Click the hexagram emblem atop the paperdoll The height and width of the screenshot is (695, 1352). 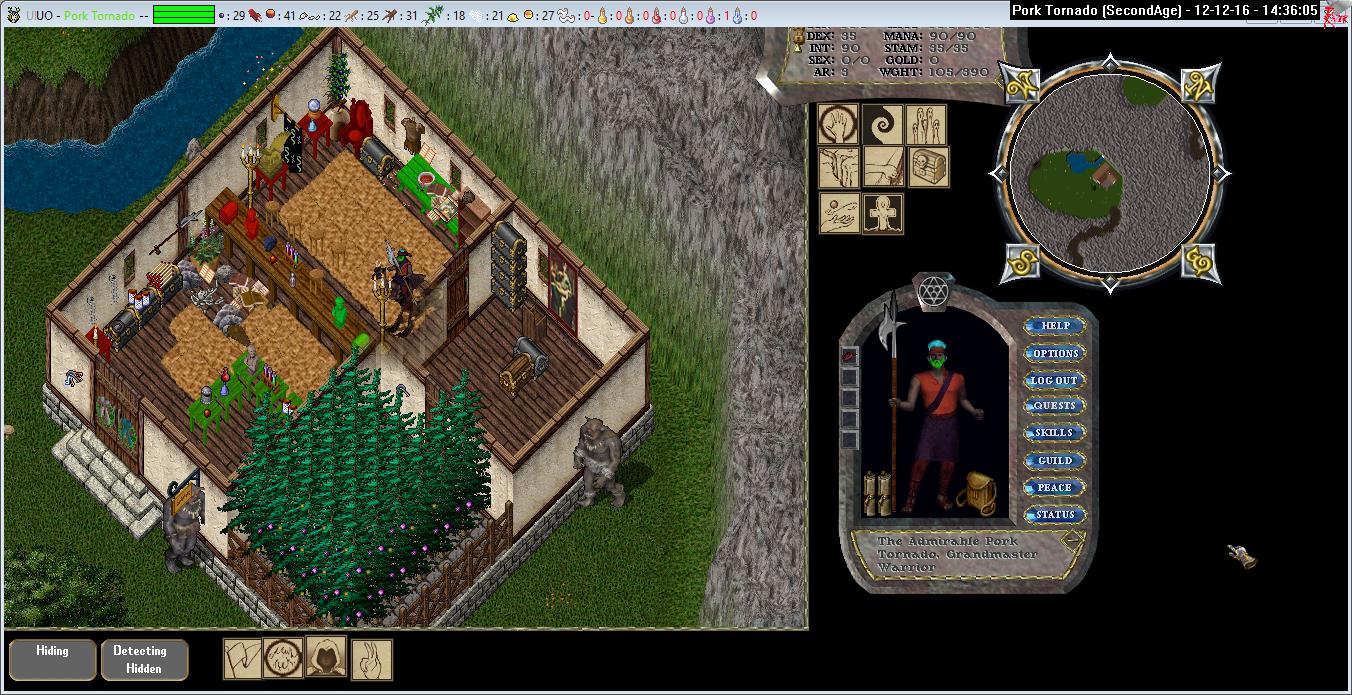[x=933, y=291]
